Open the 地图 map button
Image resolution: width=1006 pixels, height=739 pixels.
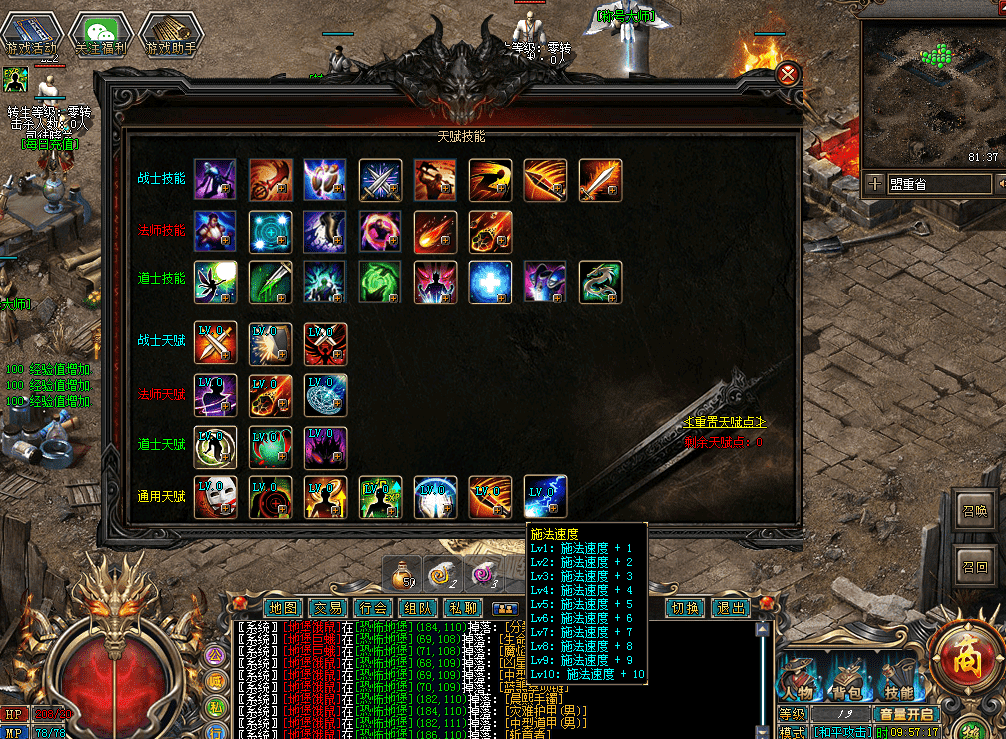tap(285, 607)
